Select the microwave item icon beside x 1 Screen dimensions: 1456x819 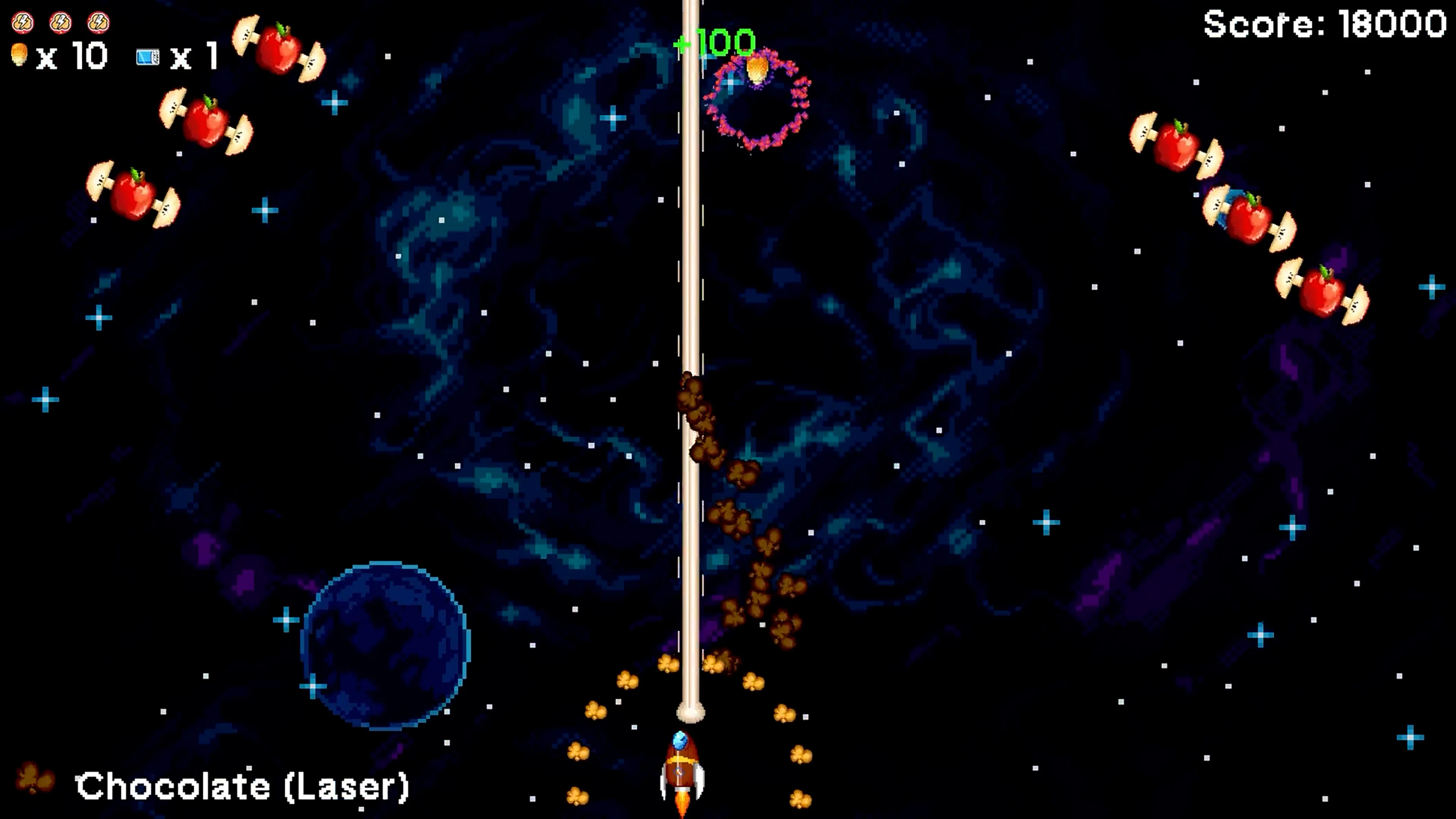coord(148,58)
